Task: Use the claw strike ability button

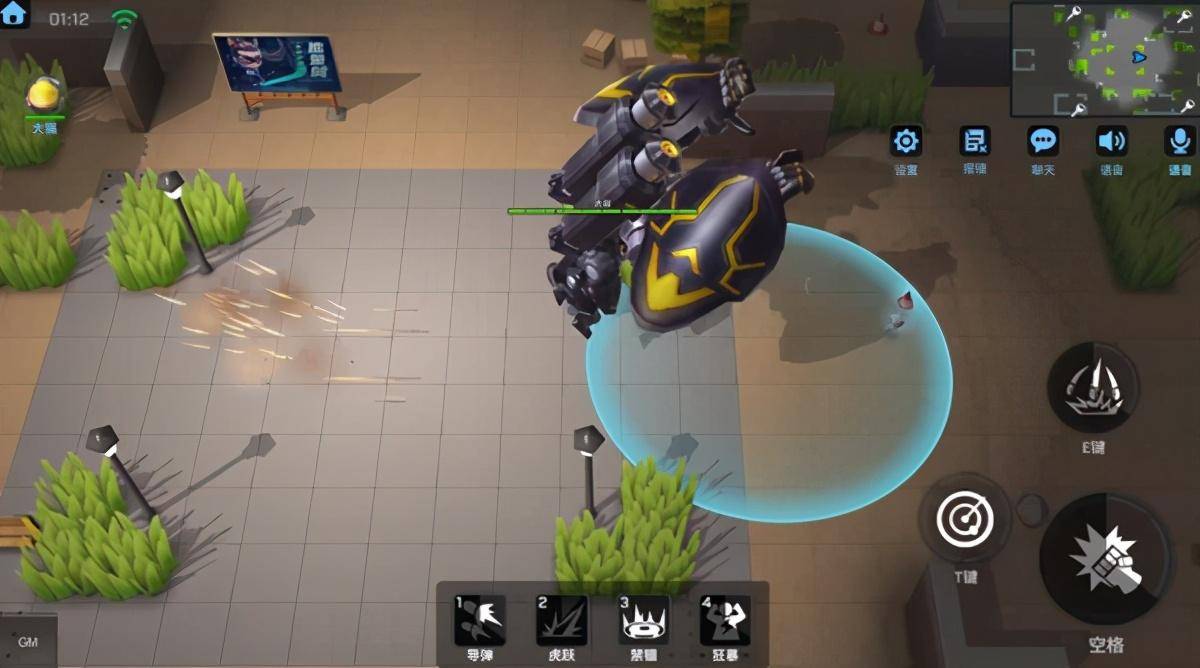Action: point(1092,388)
